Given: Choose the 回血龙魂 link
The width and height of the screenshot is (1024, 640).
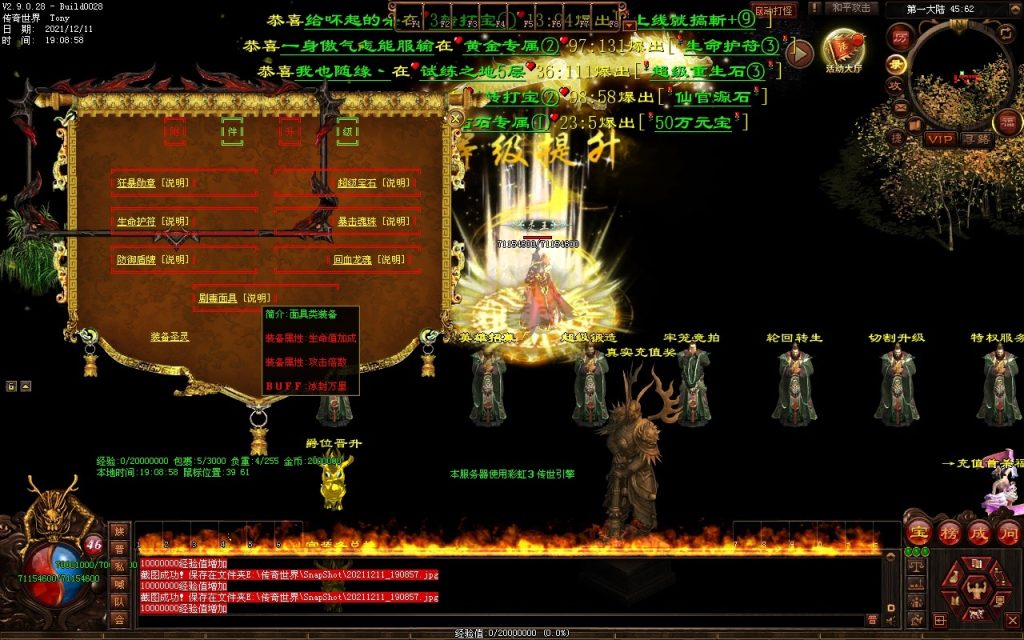Looking at the screenshot, I should pyautogui.click(x=355, y=259).
